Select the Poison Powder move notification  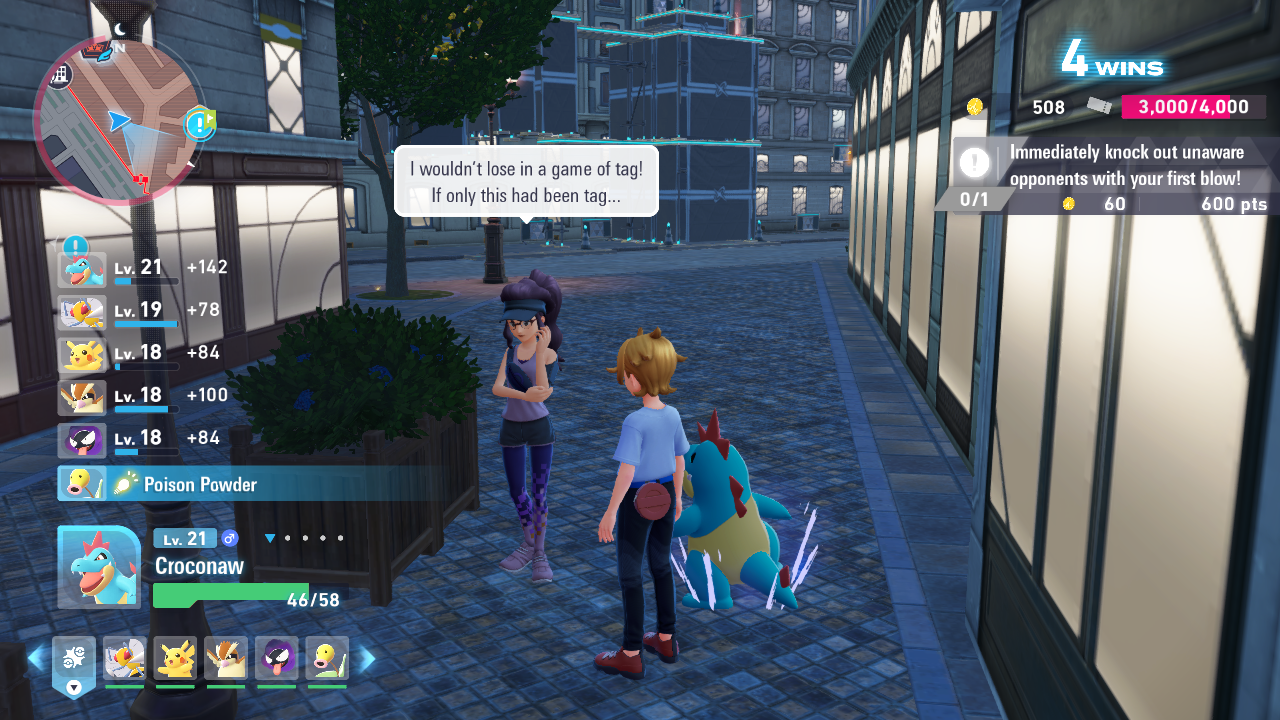tap(200, 485)
